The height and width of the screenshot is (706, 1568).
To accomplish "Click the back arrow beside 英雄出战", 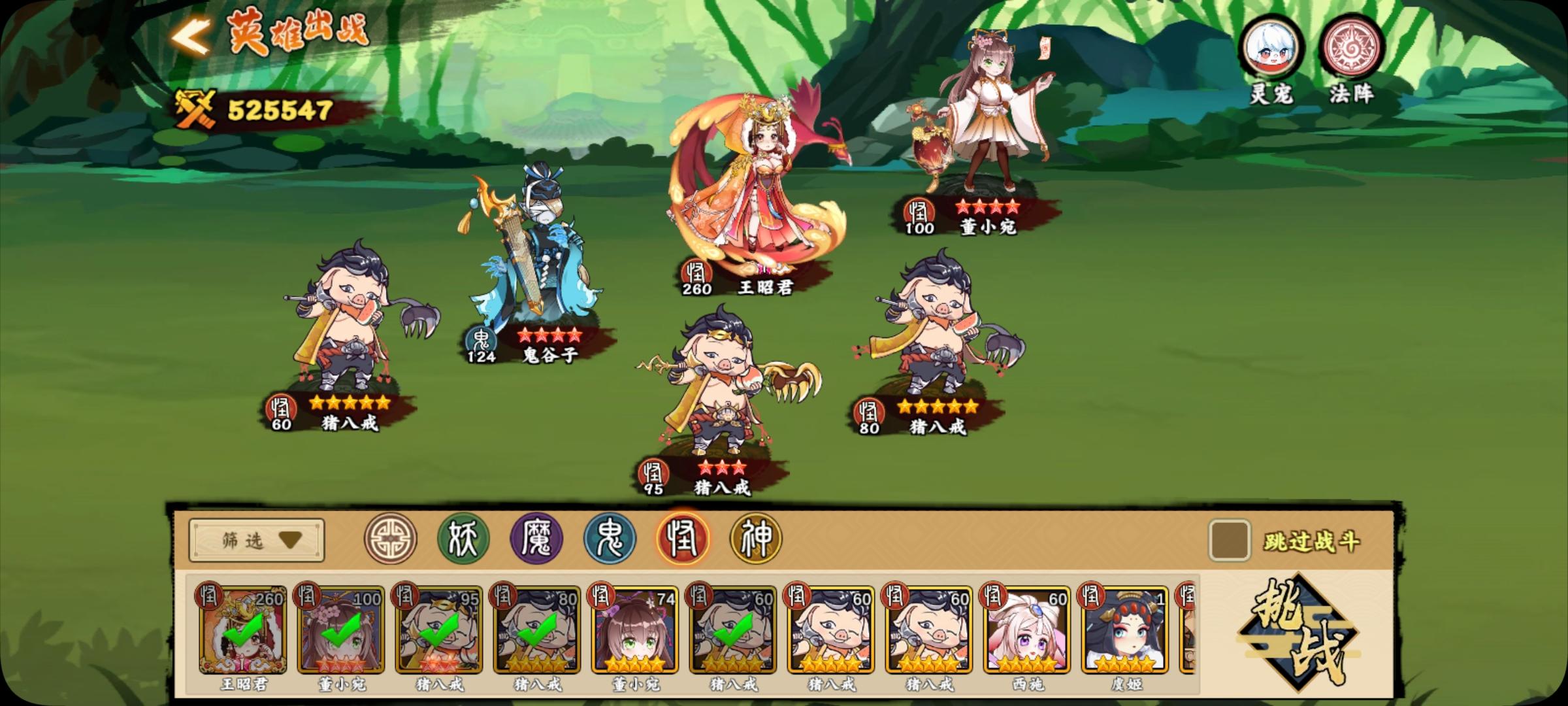I will [x=189, y=36].
